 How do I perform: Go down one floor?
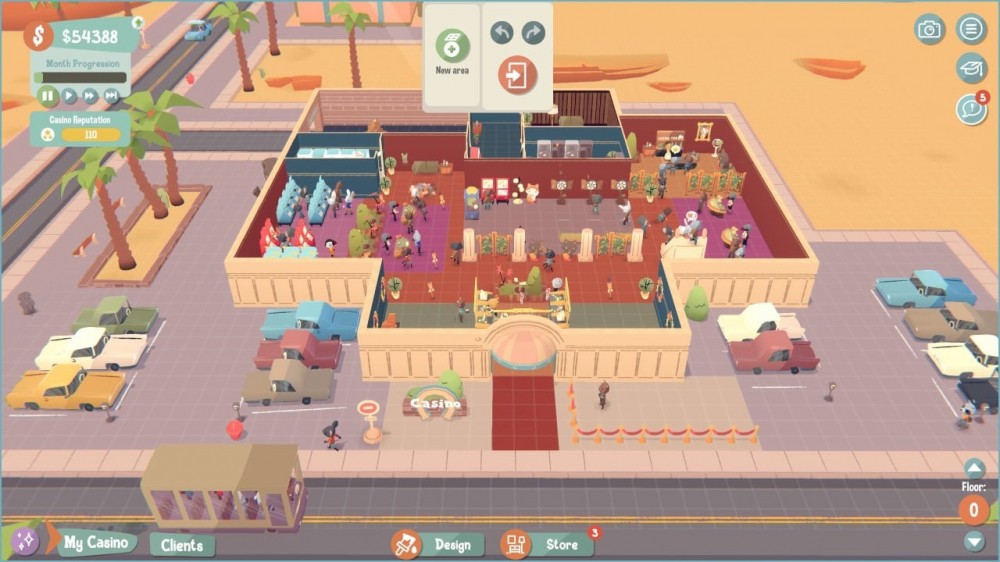click(x=974, y=541)
